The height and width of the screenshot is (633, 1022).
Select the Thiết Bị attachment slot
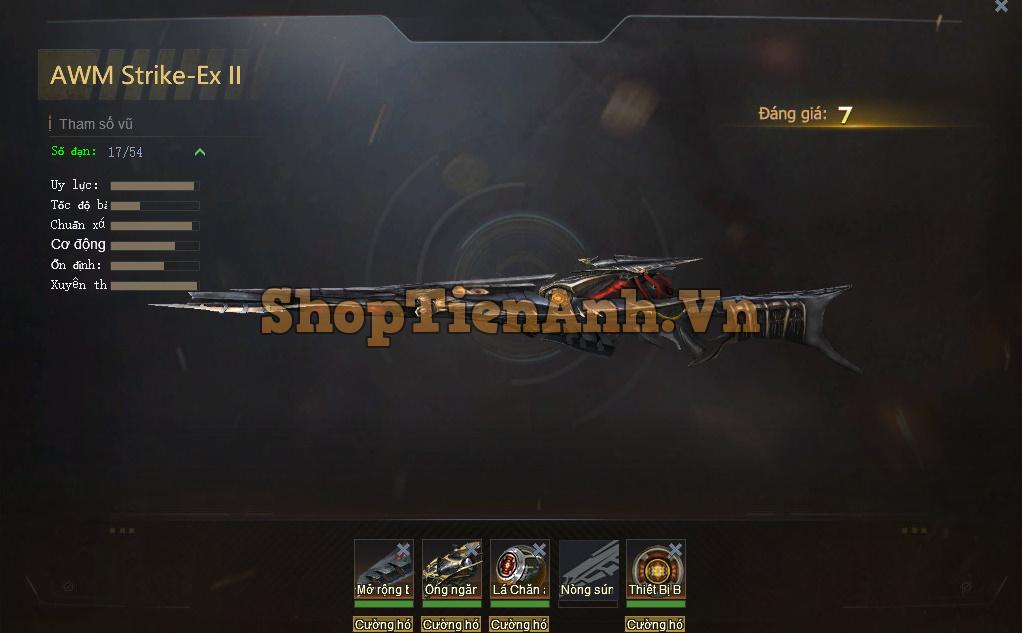pyautogui.click(x=655, y=569)
